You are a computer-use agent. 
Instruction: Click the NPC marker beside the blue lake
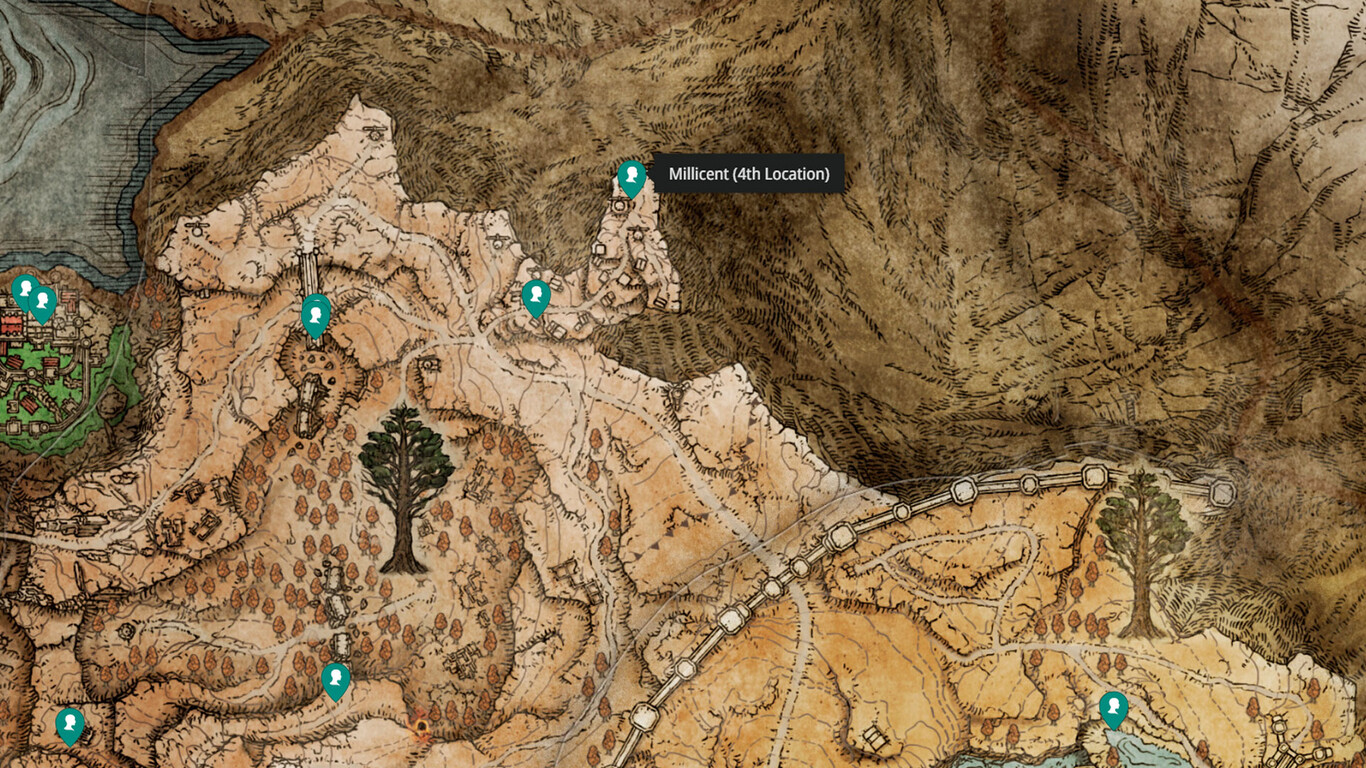1113,708
